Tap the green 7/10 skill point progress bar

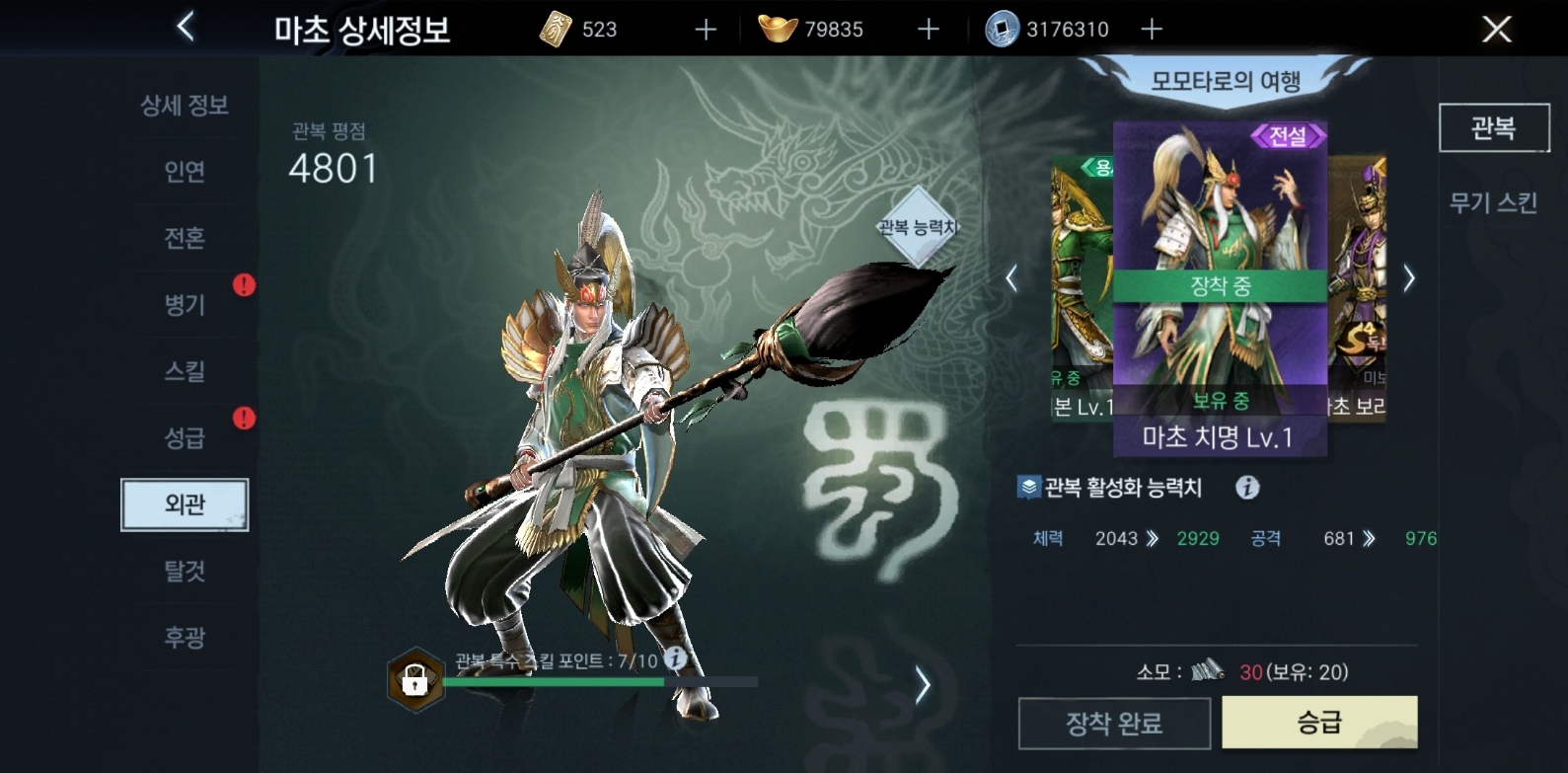pos(553,683)
